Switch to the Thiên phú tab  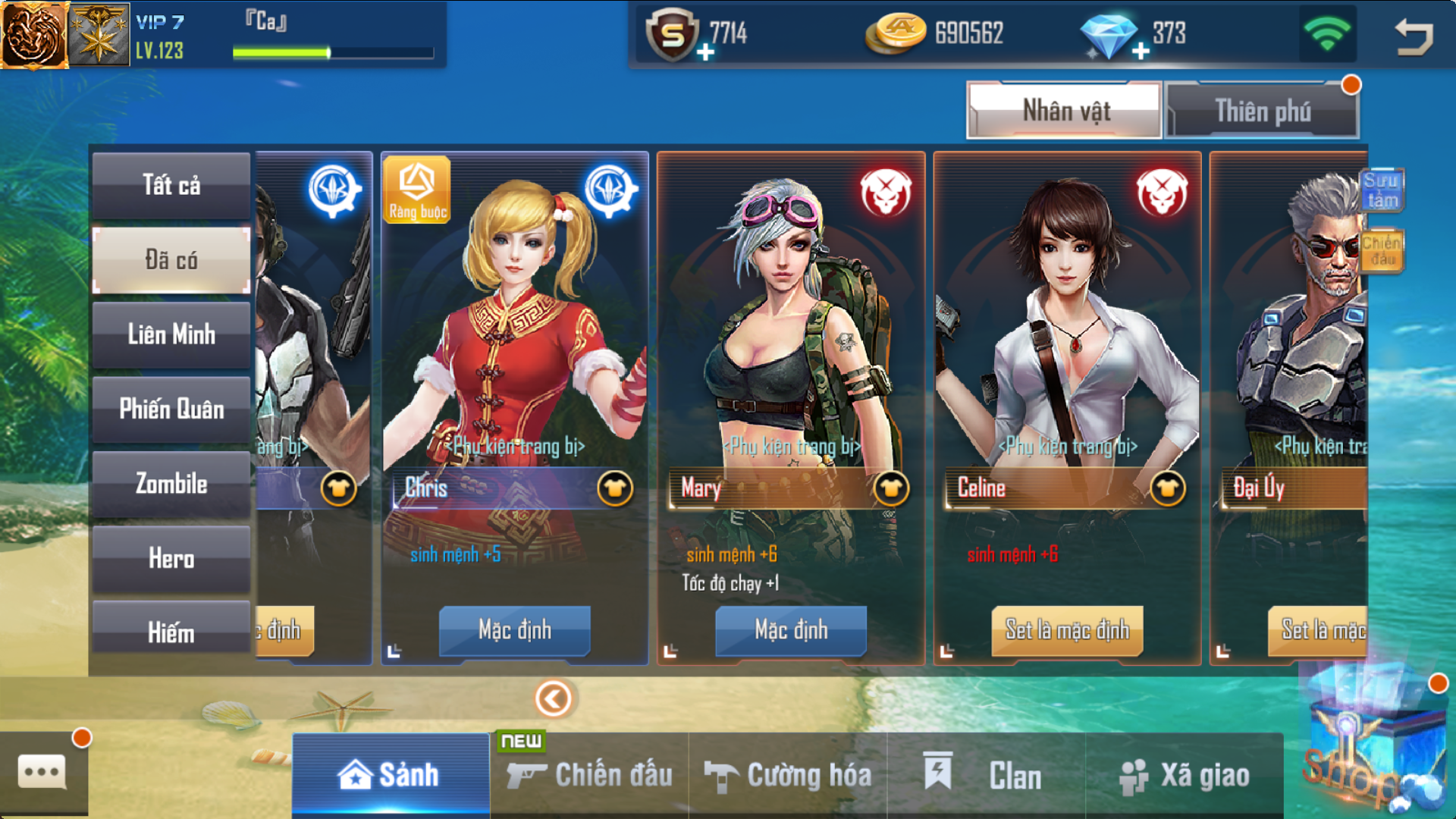(x=1261, y=111)
